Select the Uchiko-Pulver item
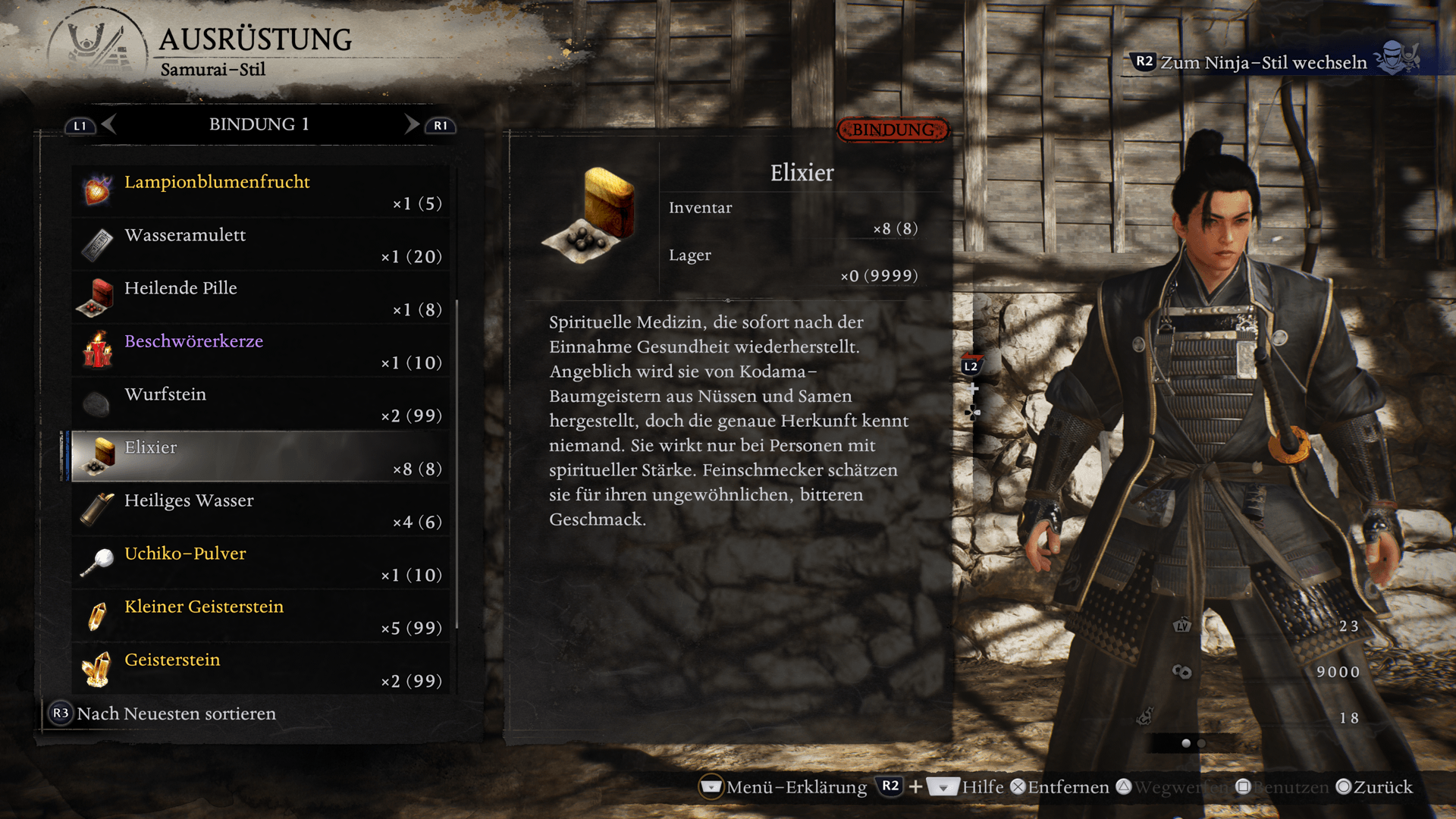 260,563
